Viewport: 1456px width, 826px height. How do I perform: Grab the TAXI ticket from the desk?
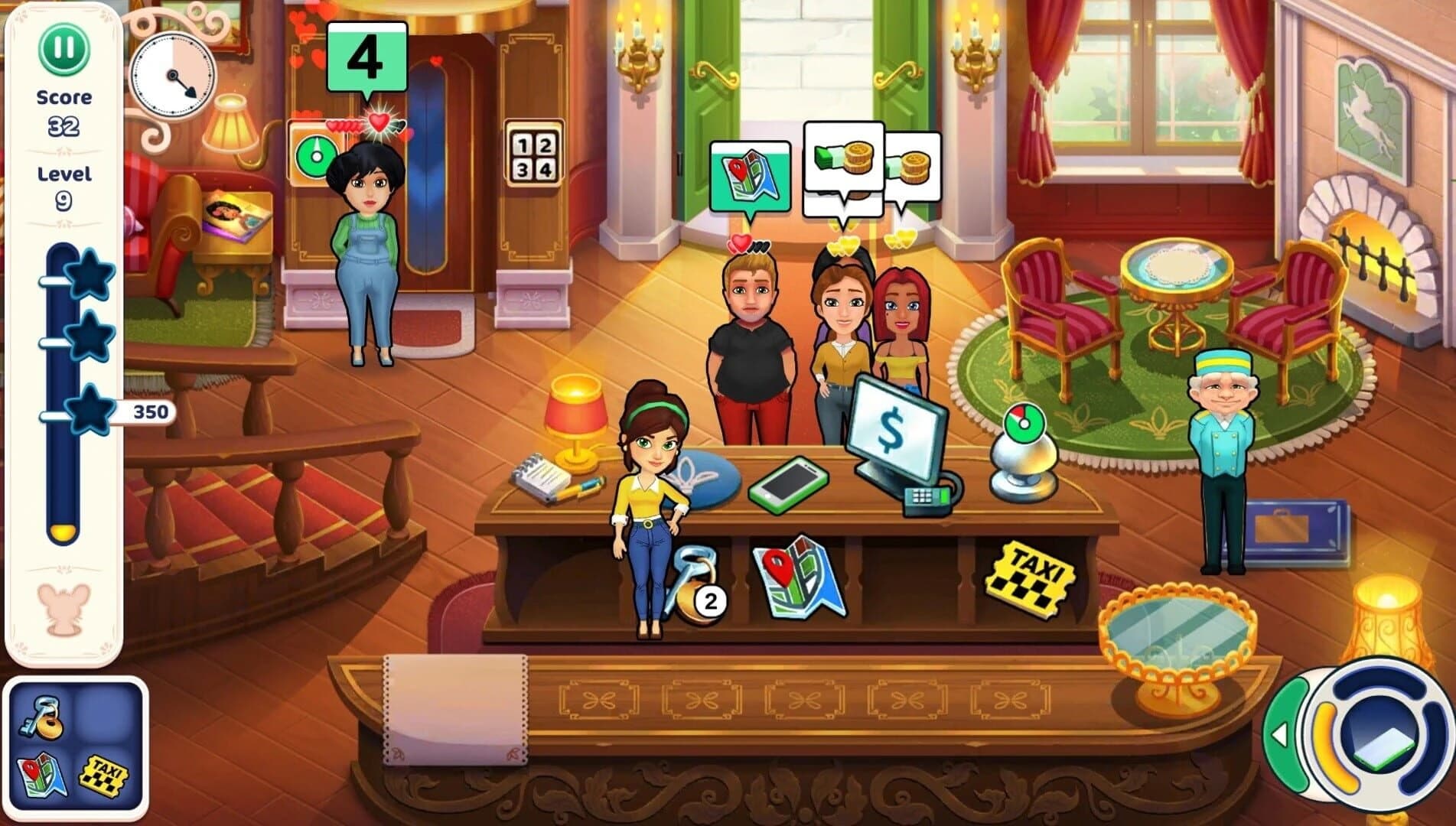pyautogui.click(x=1033, y=575)
